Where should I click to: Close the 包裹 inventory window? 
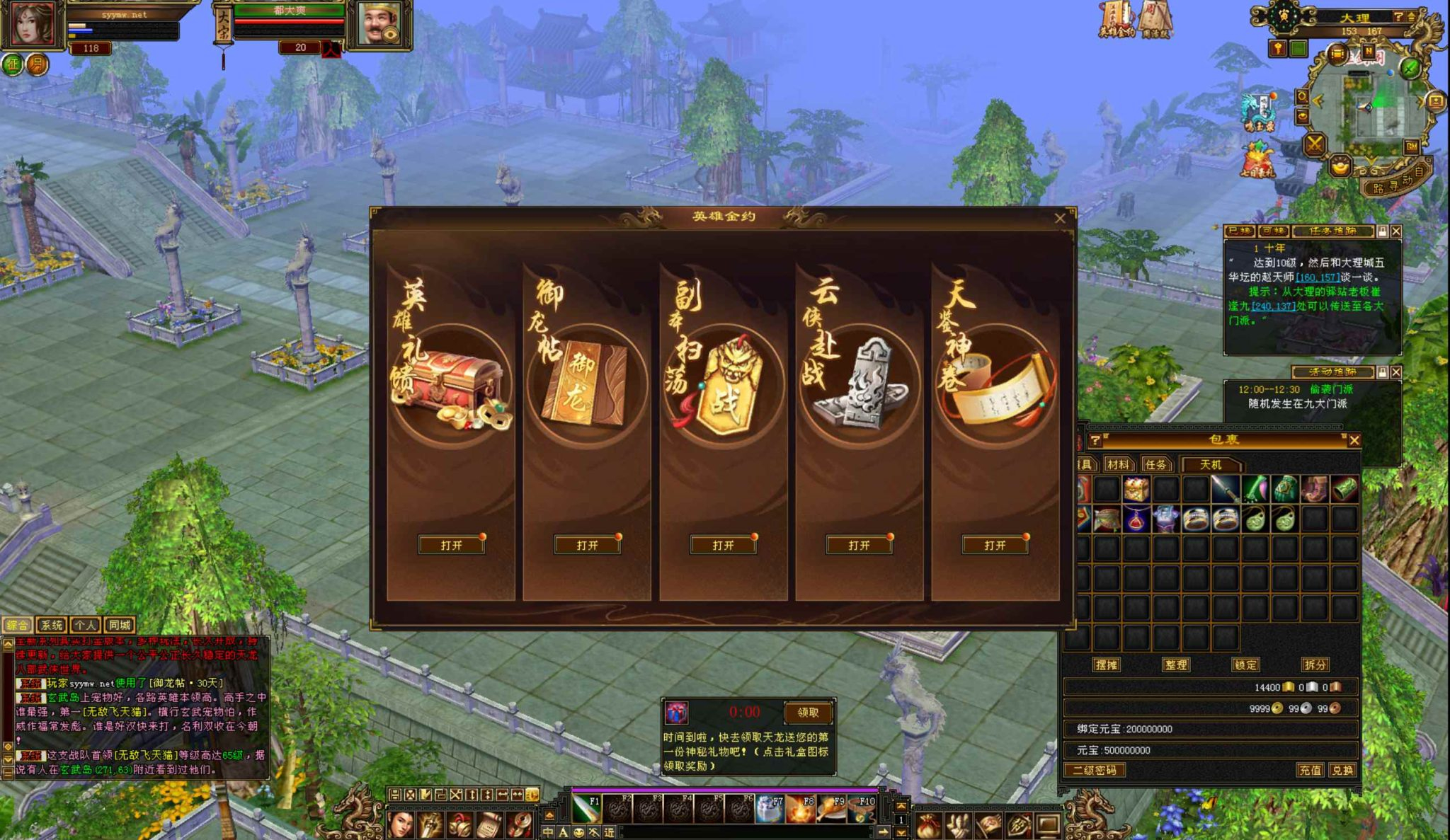click(x=1354, y=440)
